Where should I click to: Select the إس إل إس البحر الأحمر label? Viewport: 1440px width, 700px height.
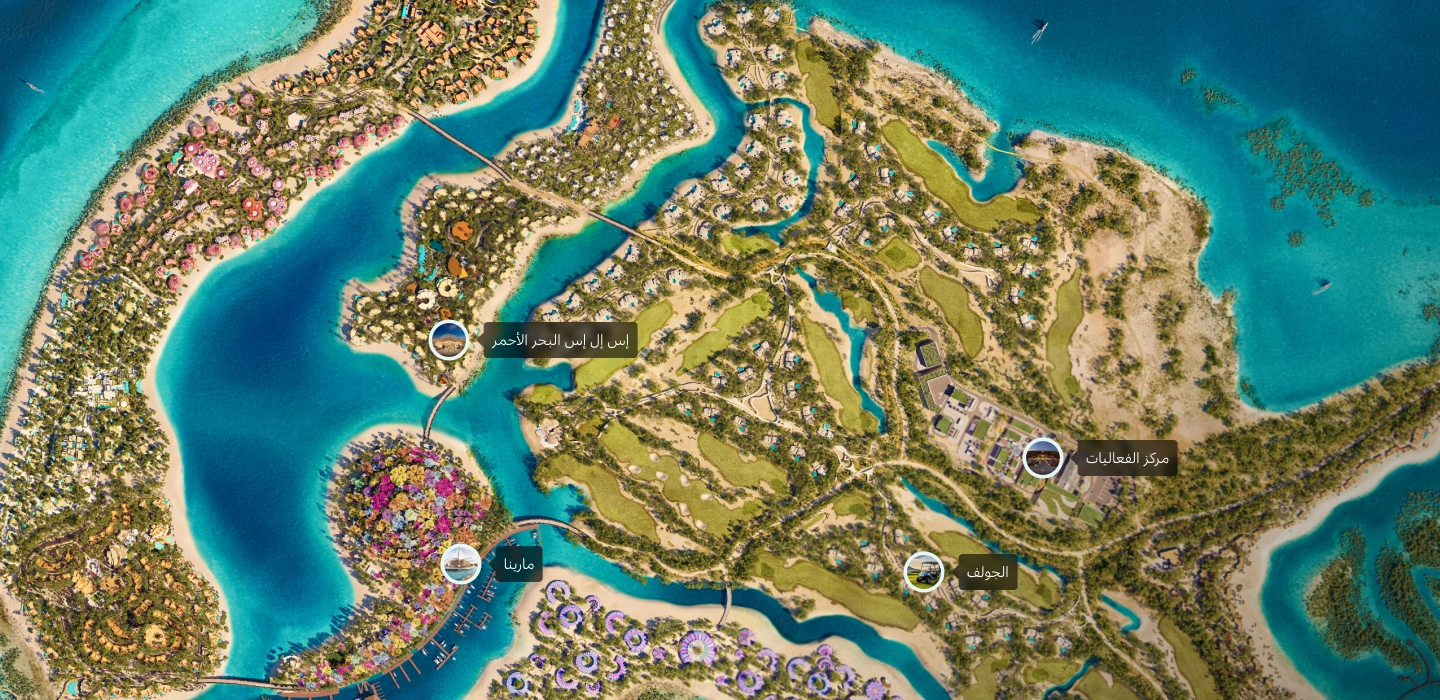561,340
